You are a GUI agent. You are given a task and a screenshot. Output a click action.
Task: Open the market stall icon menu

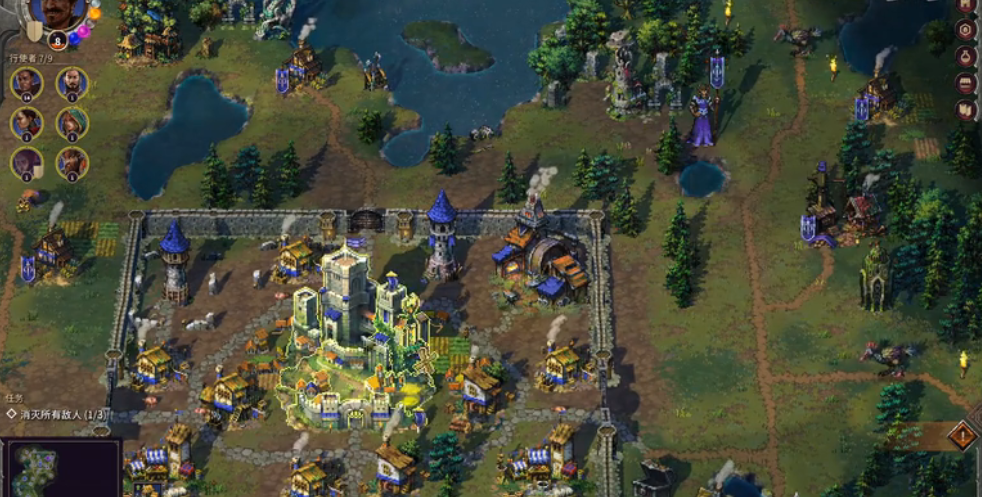(966, 83)
